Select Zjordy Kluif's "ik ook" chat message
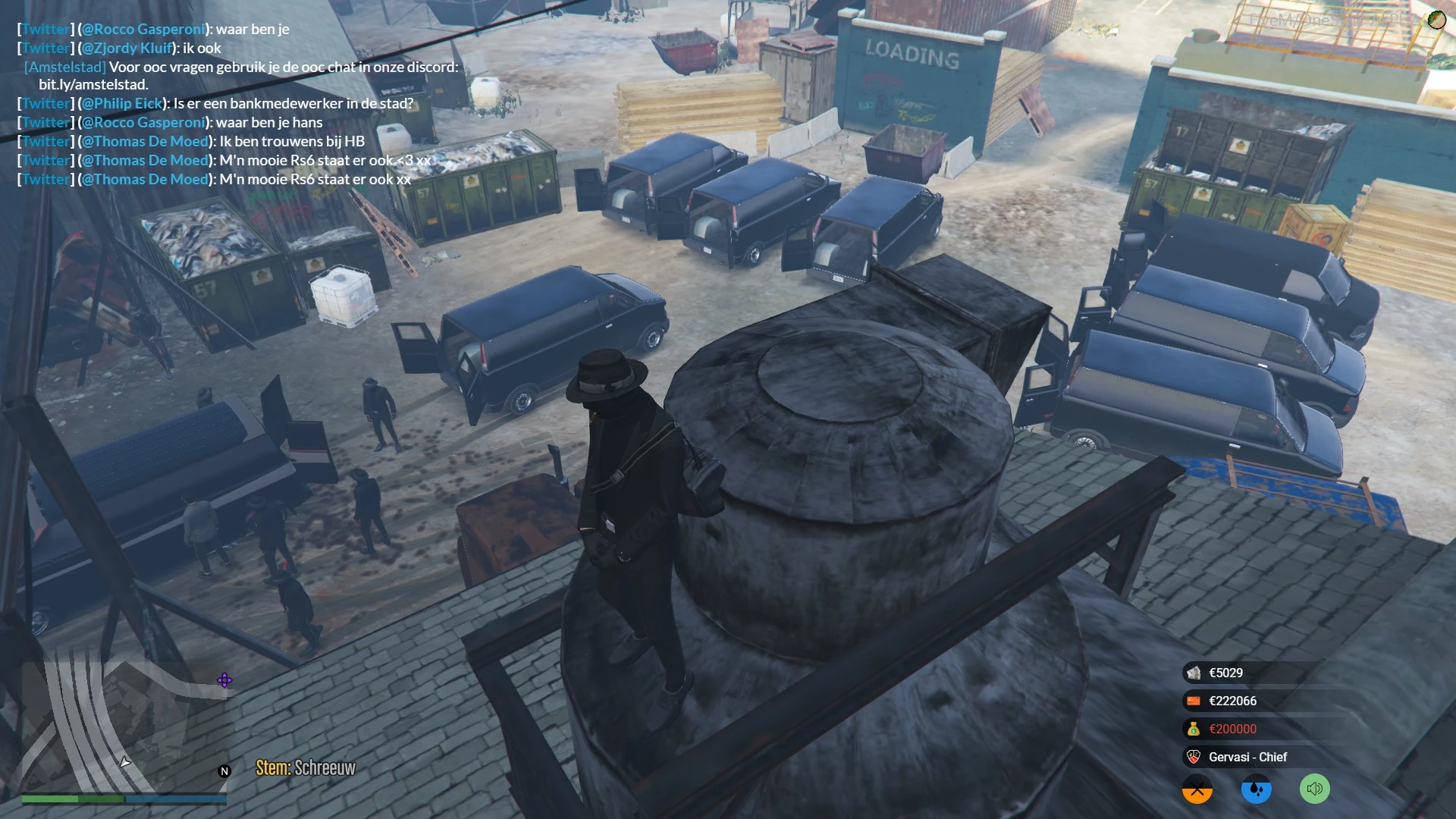 [x=201, y=48]
